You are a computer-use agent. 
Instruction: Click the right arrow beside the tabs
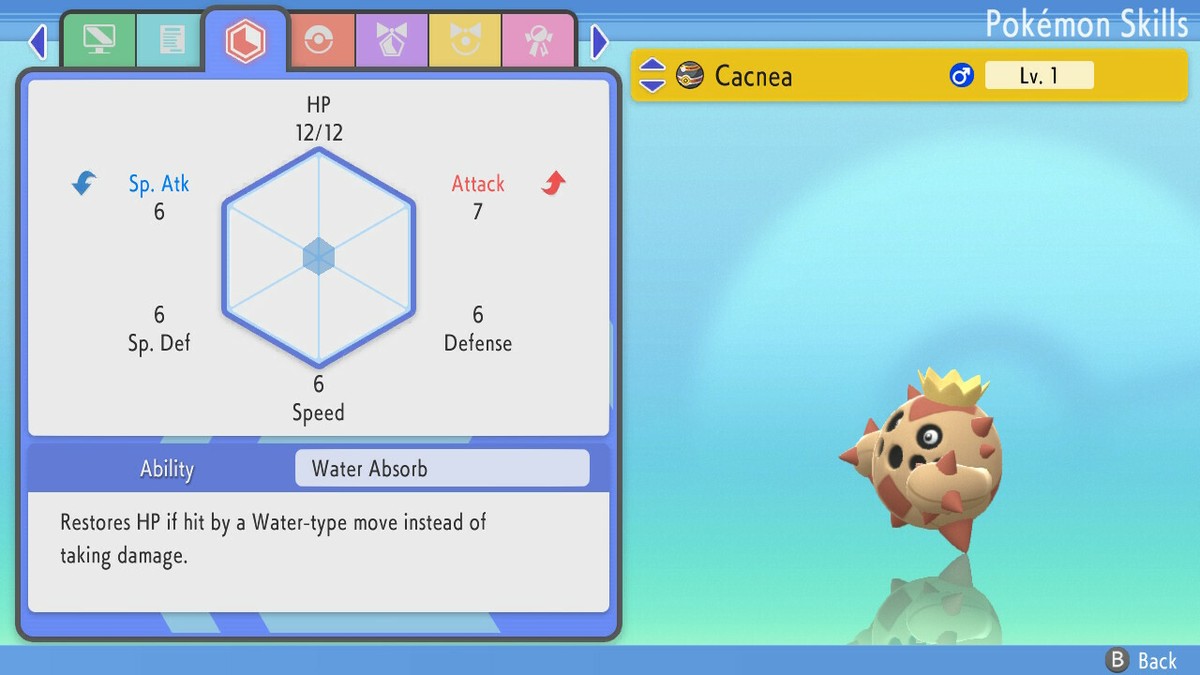(599, 42)
